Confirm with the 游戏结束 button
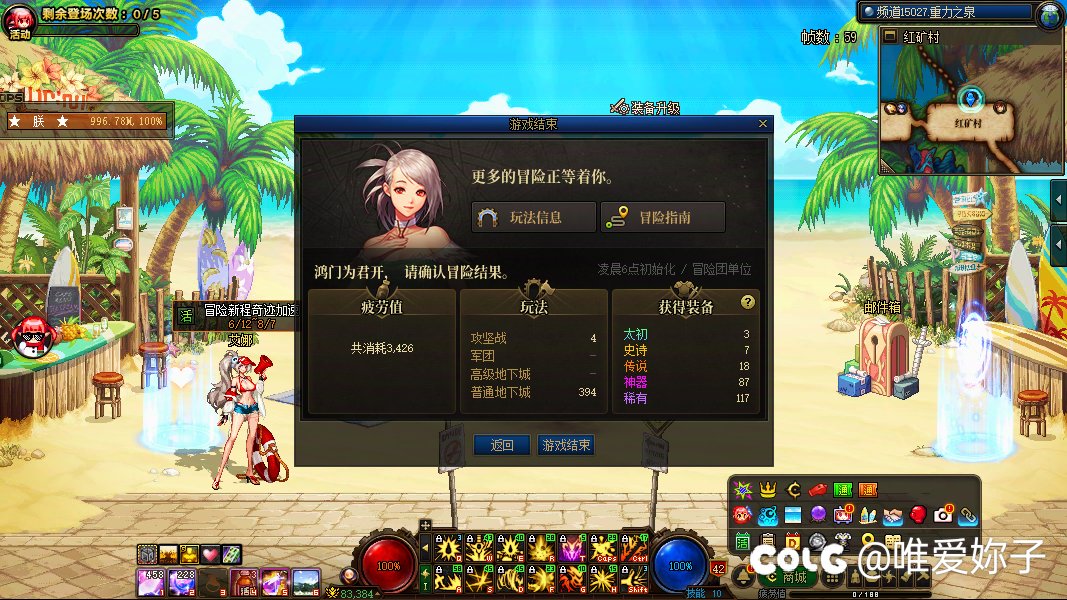The height and width of the screenshot is (600, 1067). coord(565,445)
